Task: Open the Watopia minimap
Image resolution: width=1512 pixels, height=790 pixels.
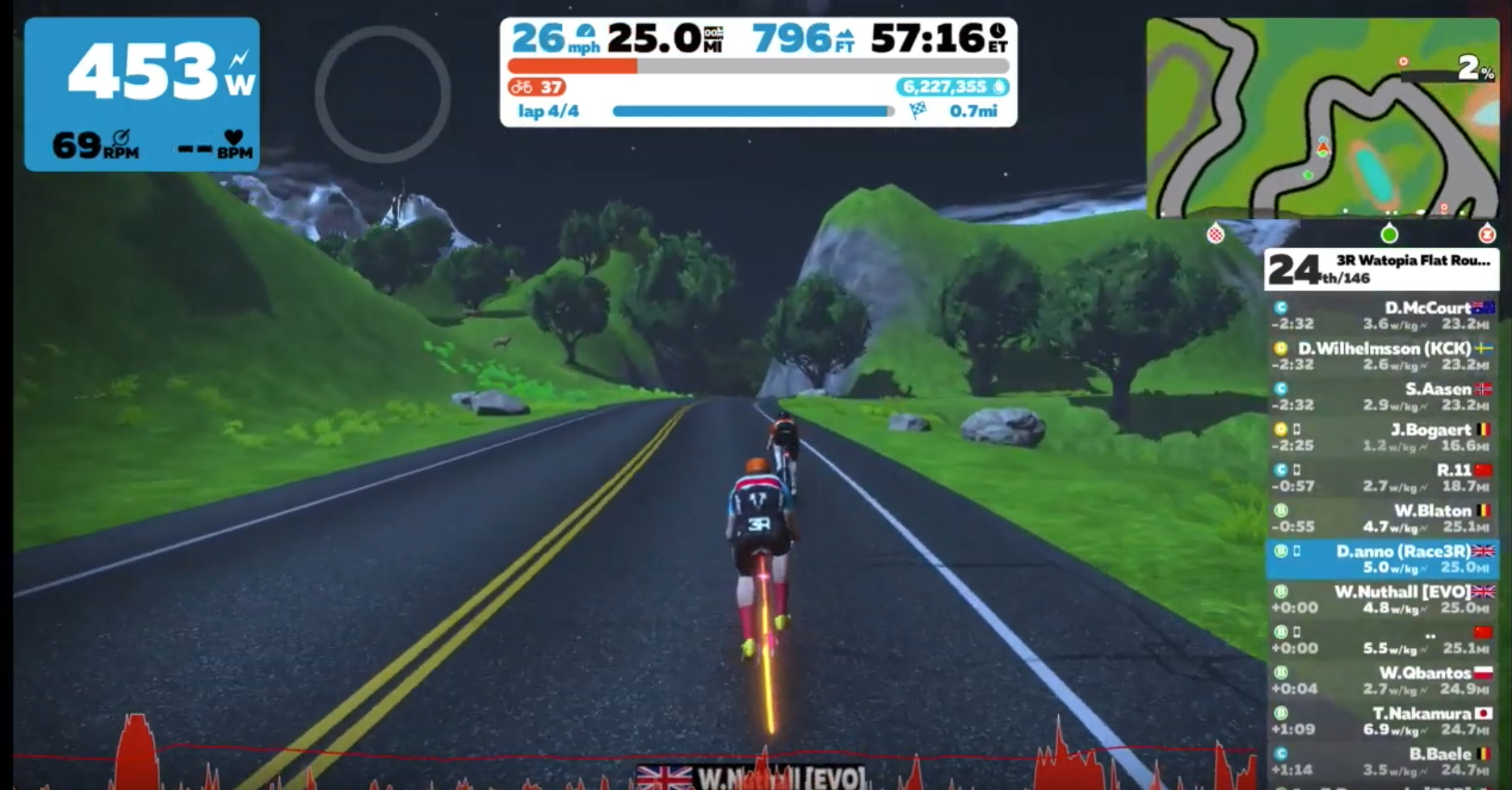Action: [1322, 118]
